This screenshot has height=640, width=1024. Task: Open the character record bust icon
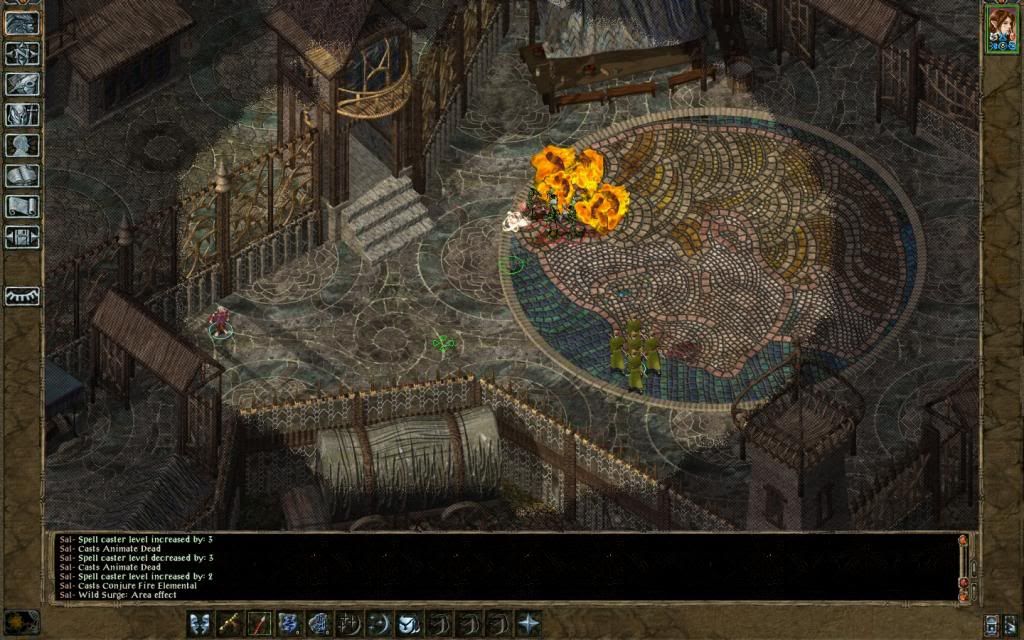click(22, 145)
